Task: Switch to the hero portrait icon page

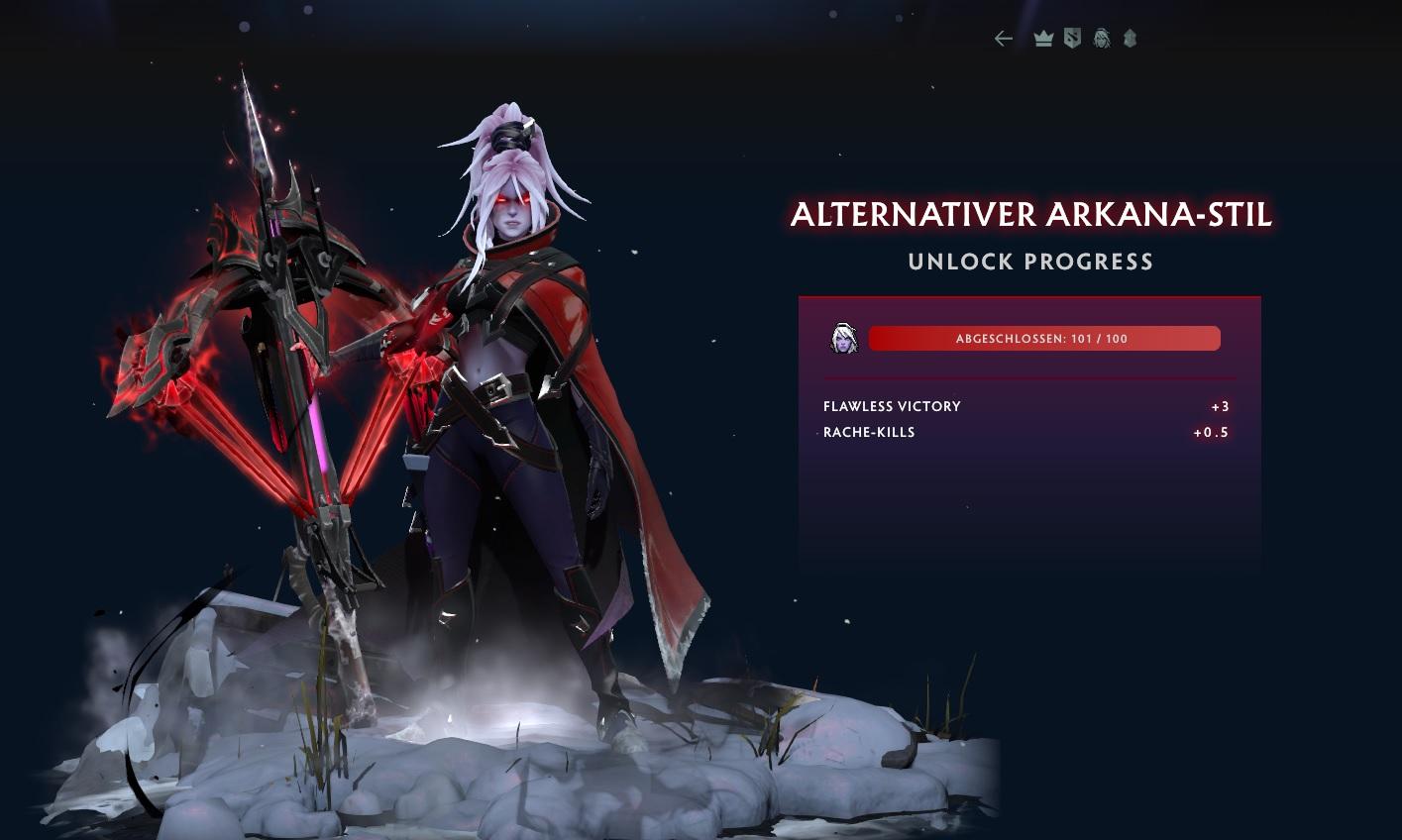Action: point(1101,39)
